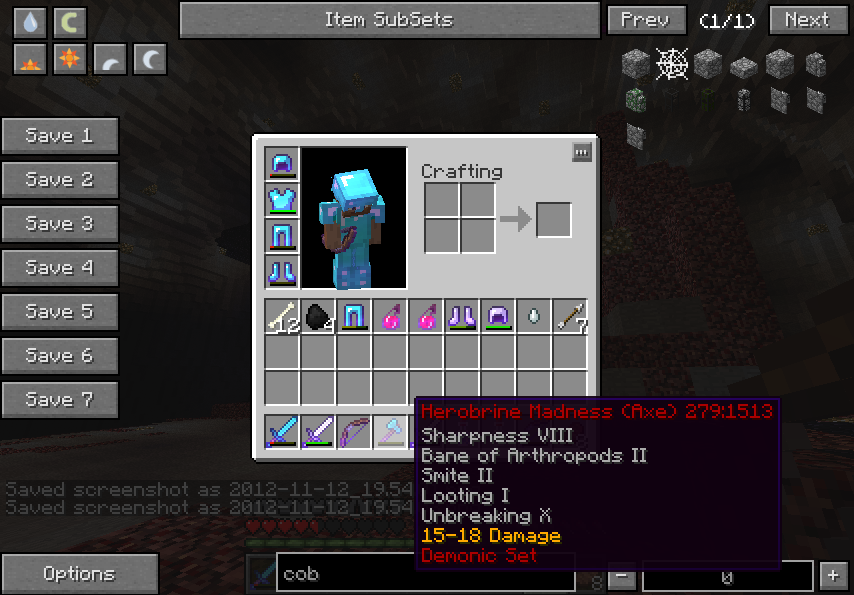854x595 pixels.
Task: Select the bow in the hotbar
Action: [354, 432]
